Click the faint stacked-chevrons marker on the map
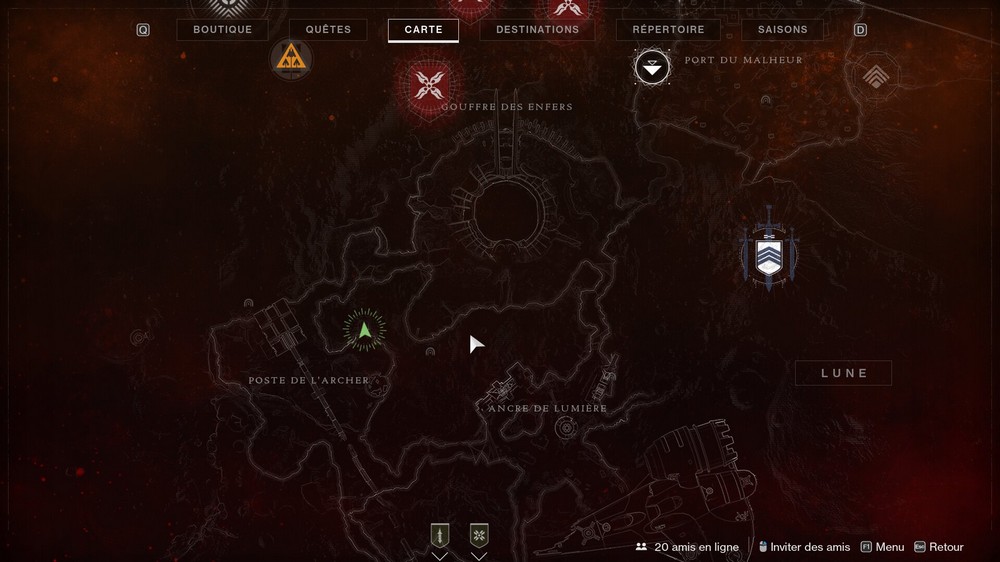The width and height of the screenshot is (1000, 562). (x=873, y=73)
